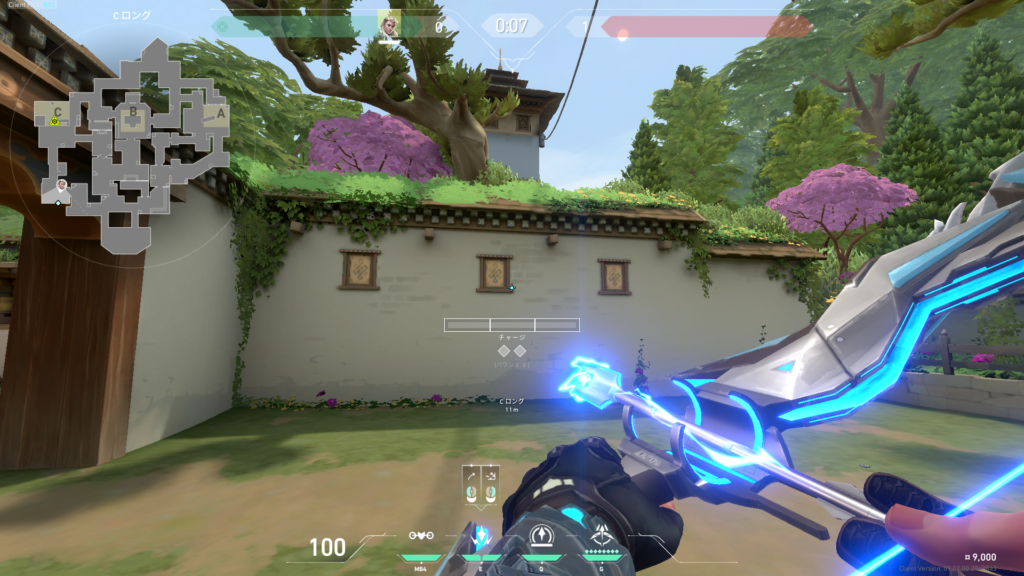Click the agent portrait on the minimap
Image resolution: width=1024 pixels, height=576 pixels.
point(62,186)
